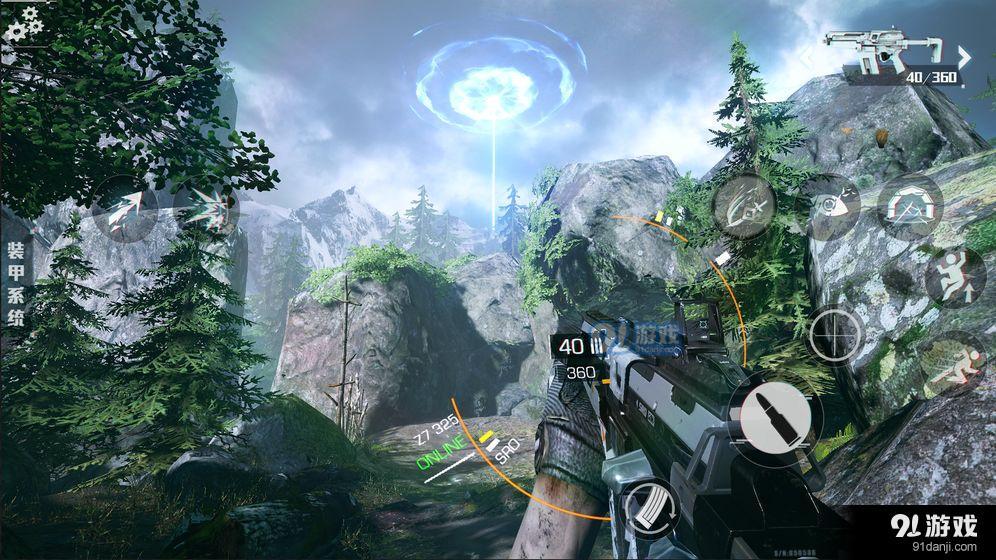The image size is (996, 560).
Task: Open the 装甲系统 armor system panel
Action: pyautogui.click(x=16, y=283)
